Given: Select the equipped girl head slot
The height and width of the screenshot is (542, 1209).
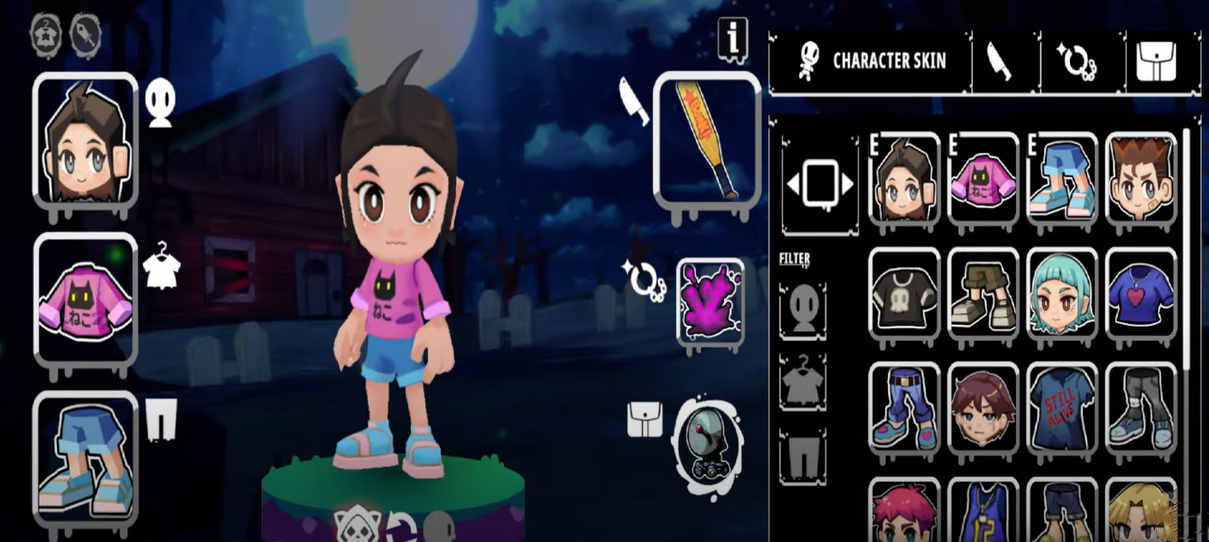Looking at the screenshot, I should 85,139.
